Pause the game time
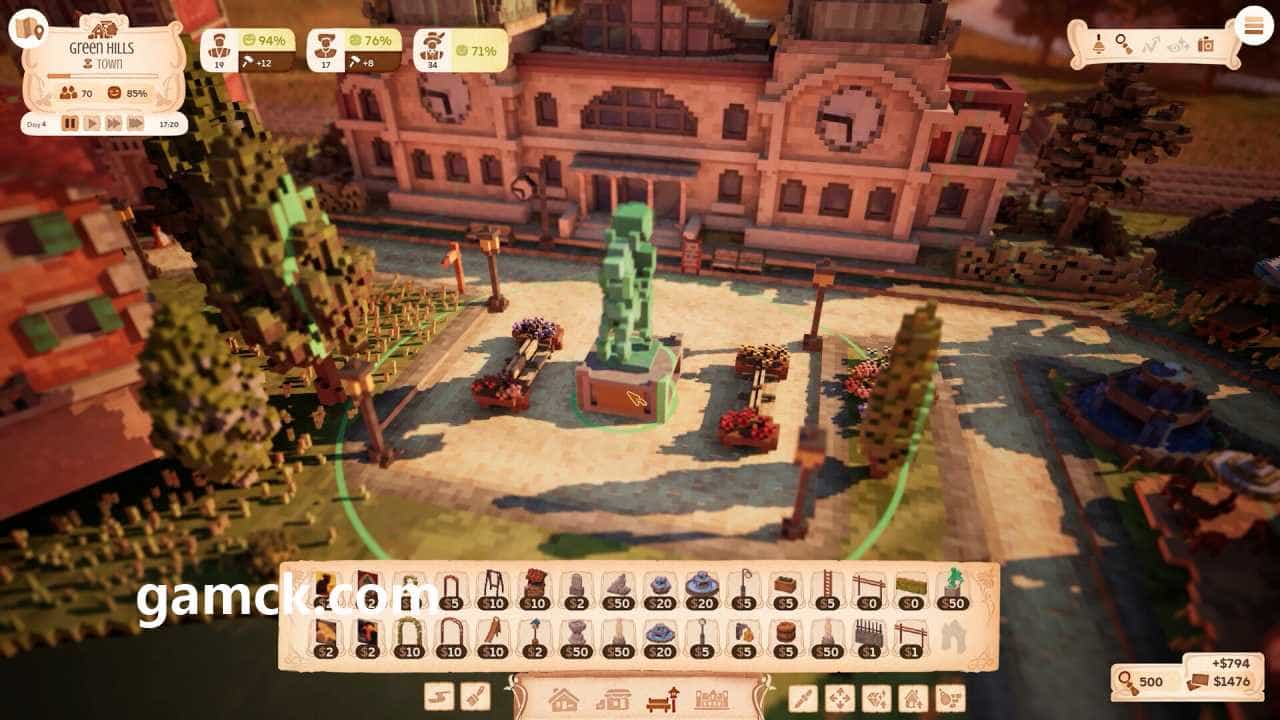1280x720 pixels. tap(70, 123)
